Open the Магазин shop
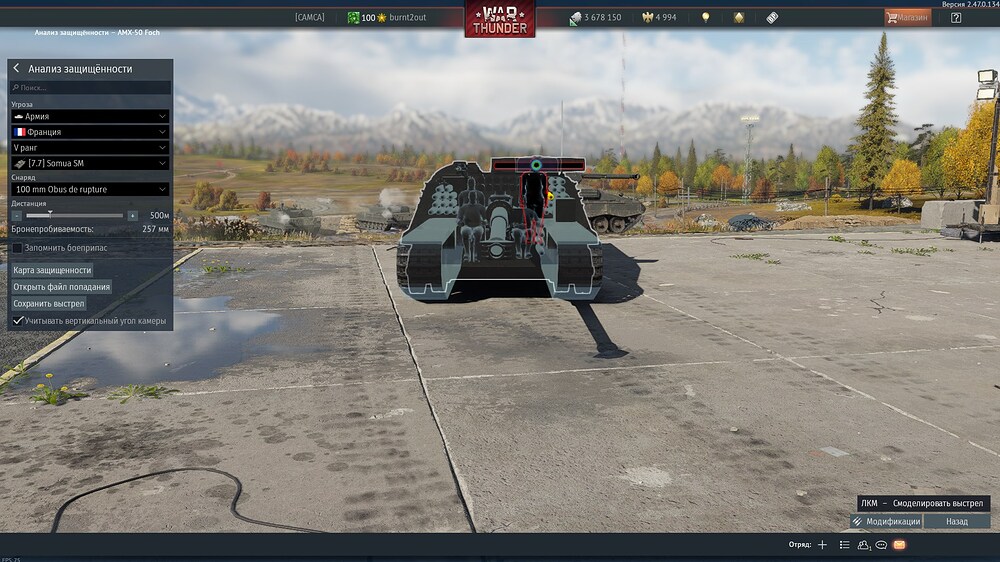This screenshot has height=562, width=1000. pos(907,18)
